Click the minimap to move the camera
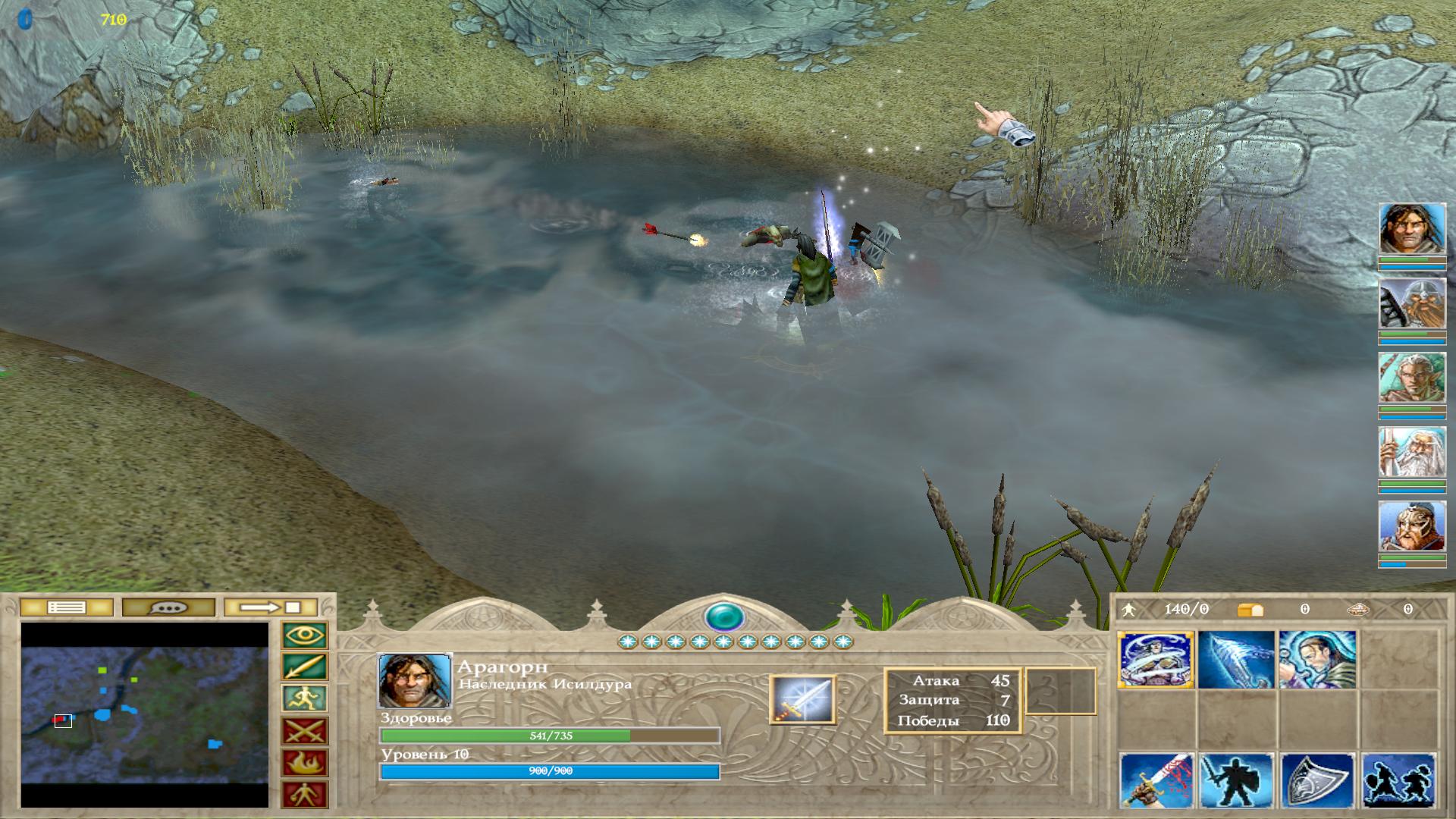The image size is (1456, 819). click(x=144, y=714)
